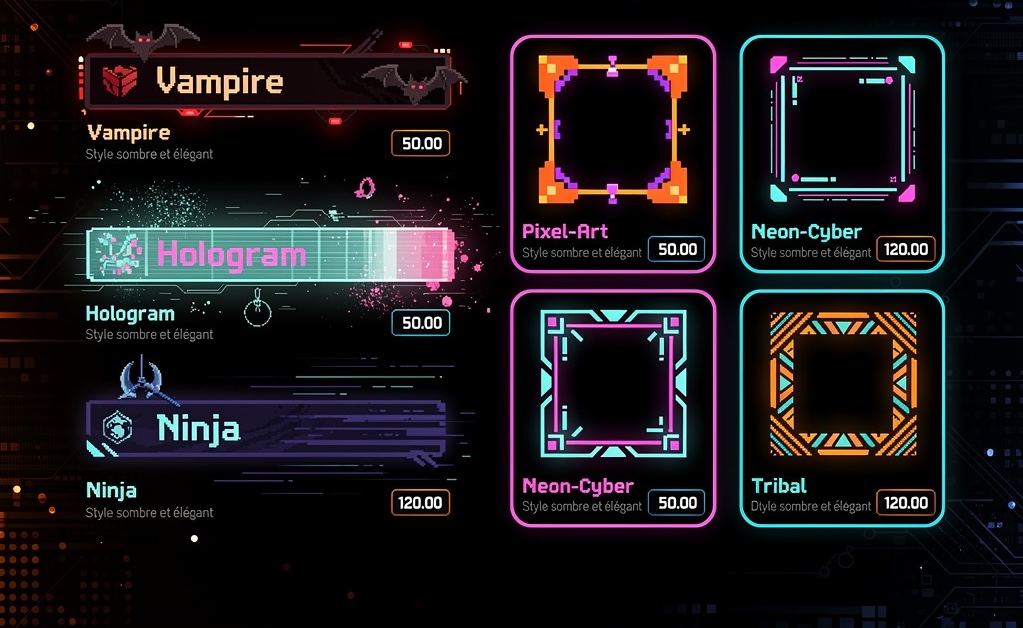
Task: Choose the cyan-bordered Neon-Cyber frame preview
Action: (x=842, y=127)
